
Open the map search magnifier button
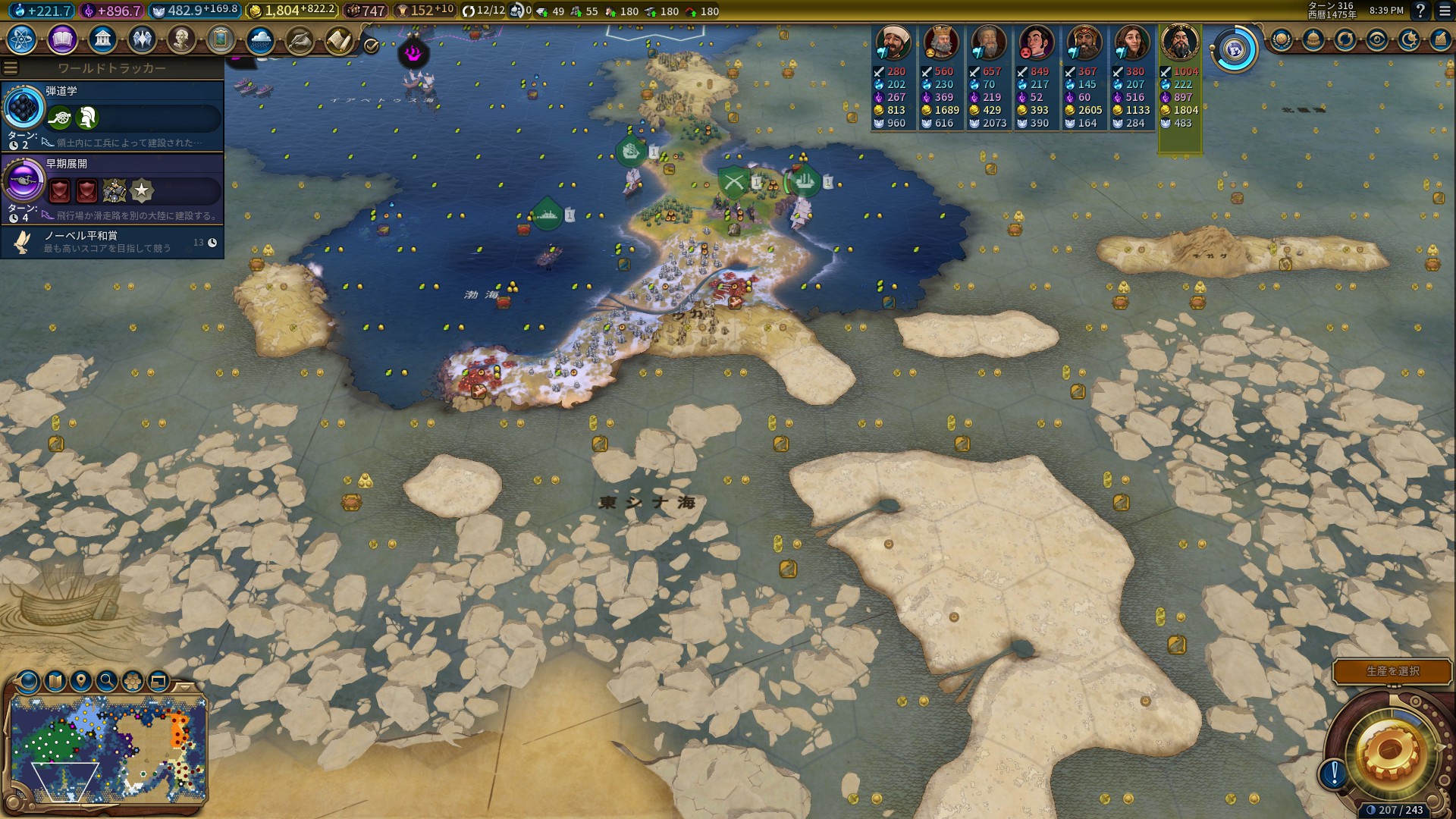point(107,681)
